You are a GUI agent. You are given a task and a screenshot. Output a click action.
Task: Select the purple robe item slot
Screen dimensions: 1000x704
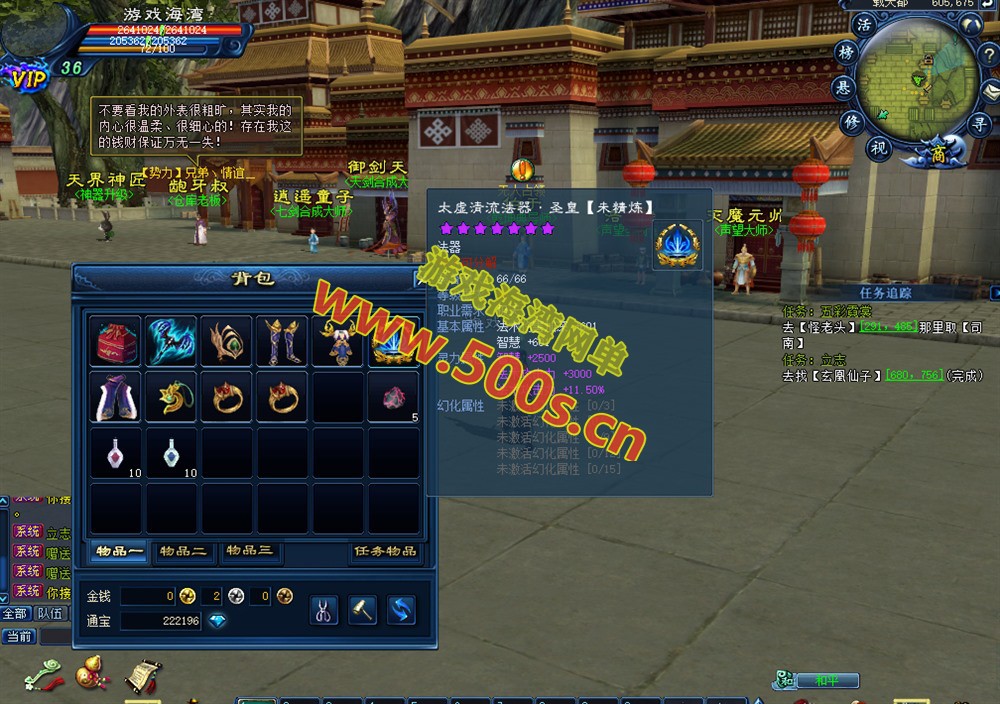pyautogui.click(x=118, y=398)
